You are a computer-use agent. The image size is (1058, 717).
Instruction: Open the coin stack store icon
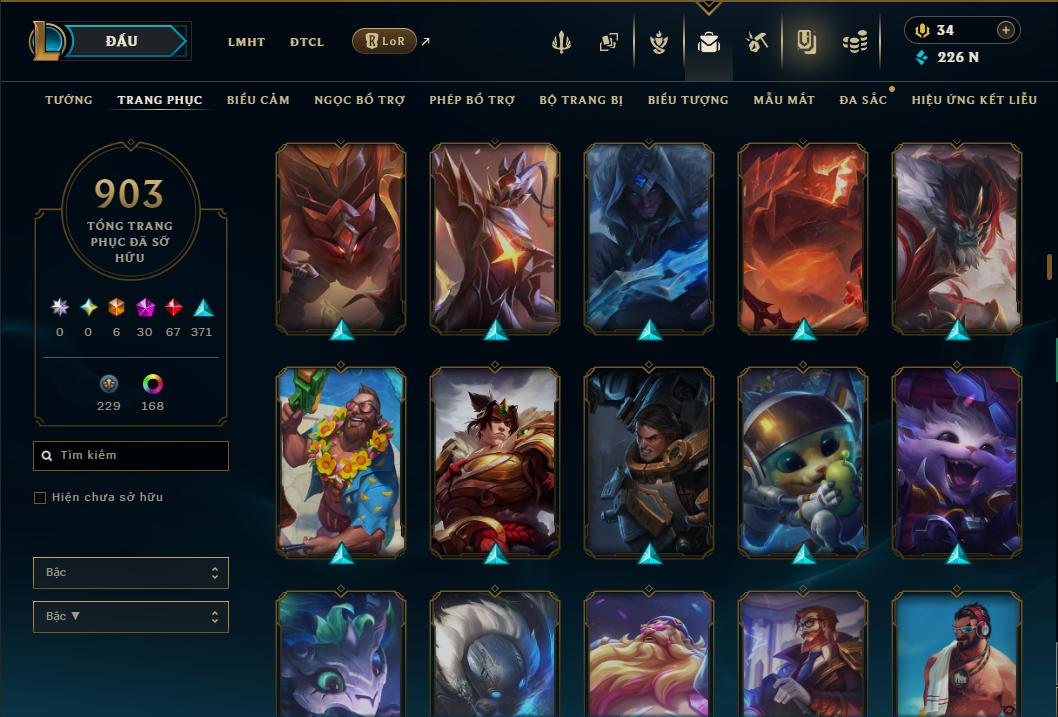tap(854, 42)
